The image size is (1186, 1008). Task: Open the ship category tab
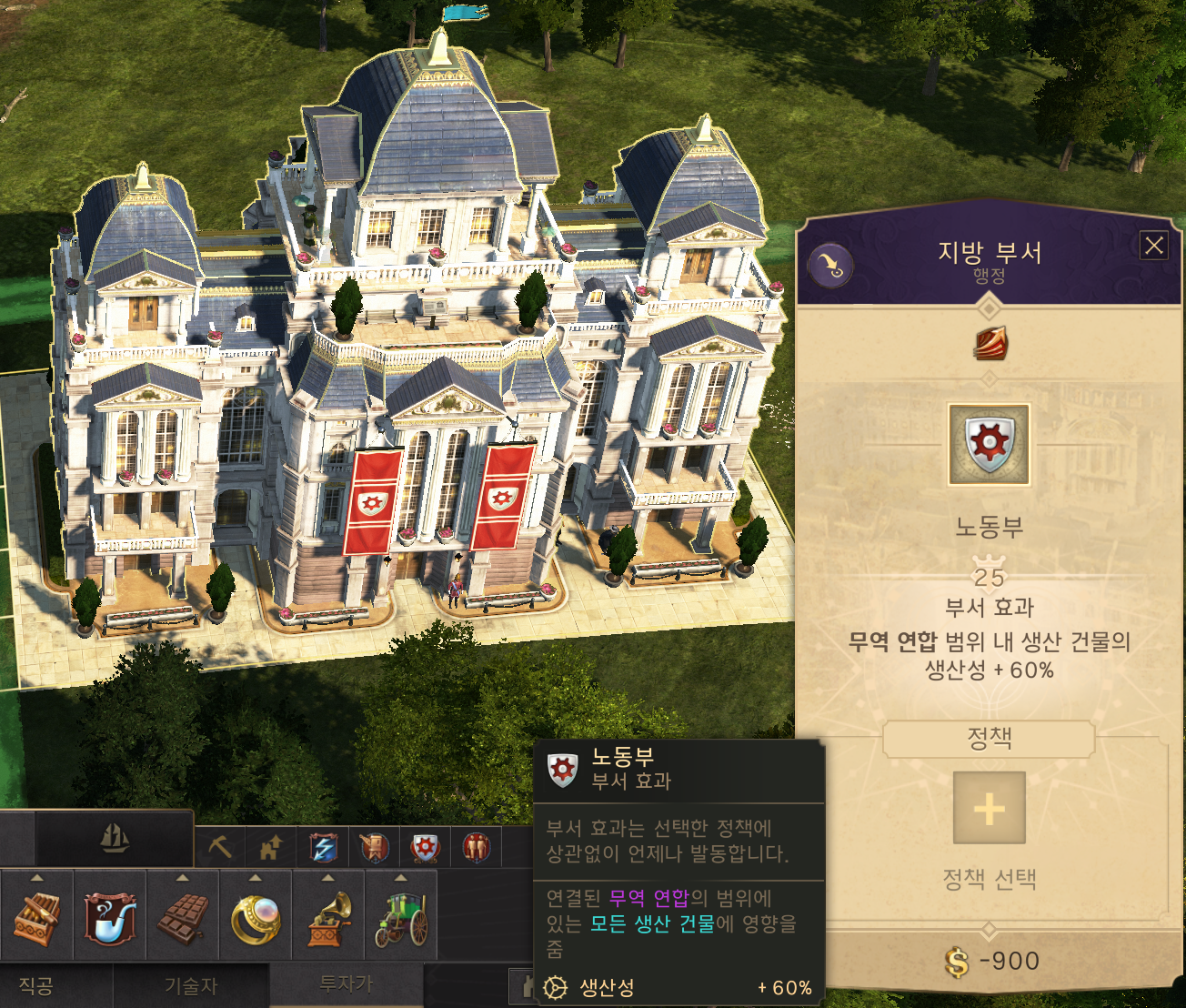point(115,838)
